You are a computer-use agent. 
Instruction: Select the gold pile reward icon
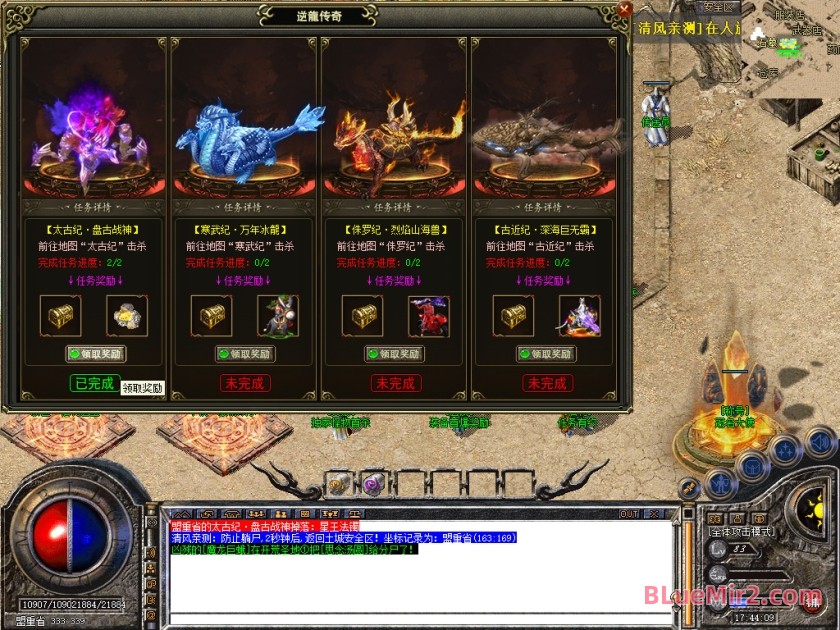(127, 316)
